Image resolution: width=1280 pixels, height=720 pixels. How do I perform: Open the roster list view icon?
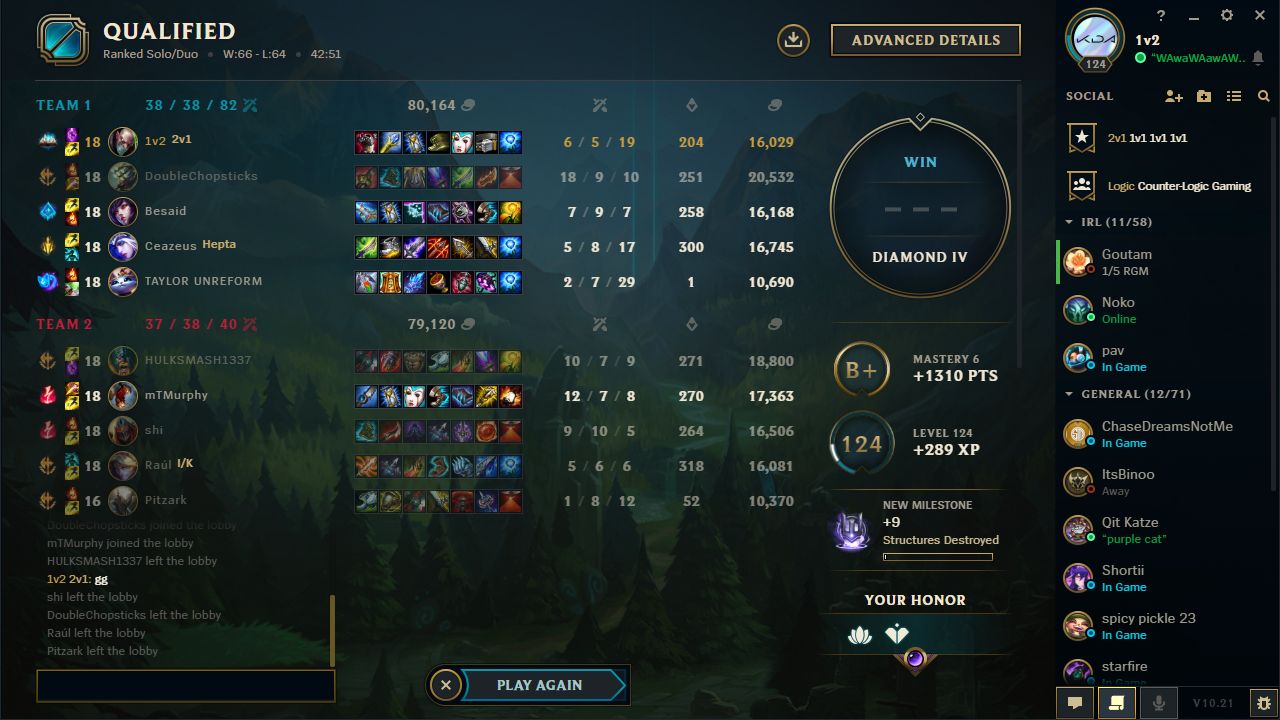point(1234,96)
